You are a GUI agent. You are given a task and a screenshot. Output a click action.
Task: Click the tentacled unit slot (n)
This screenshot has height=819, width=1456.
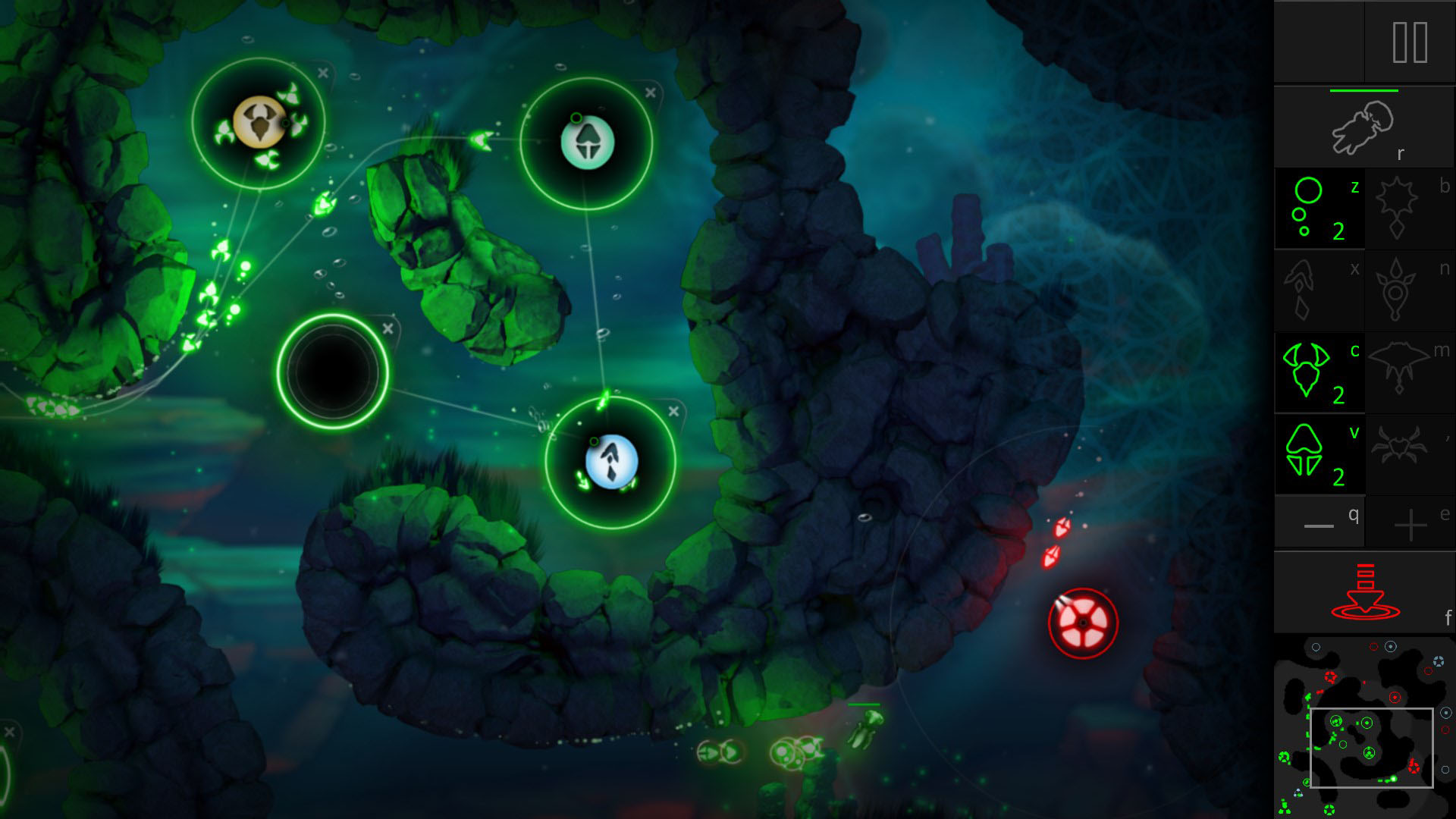[1409, 290]
